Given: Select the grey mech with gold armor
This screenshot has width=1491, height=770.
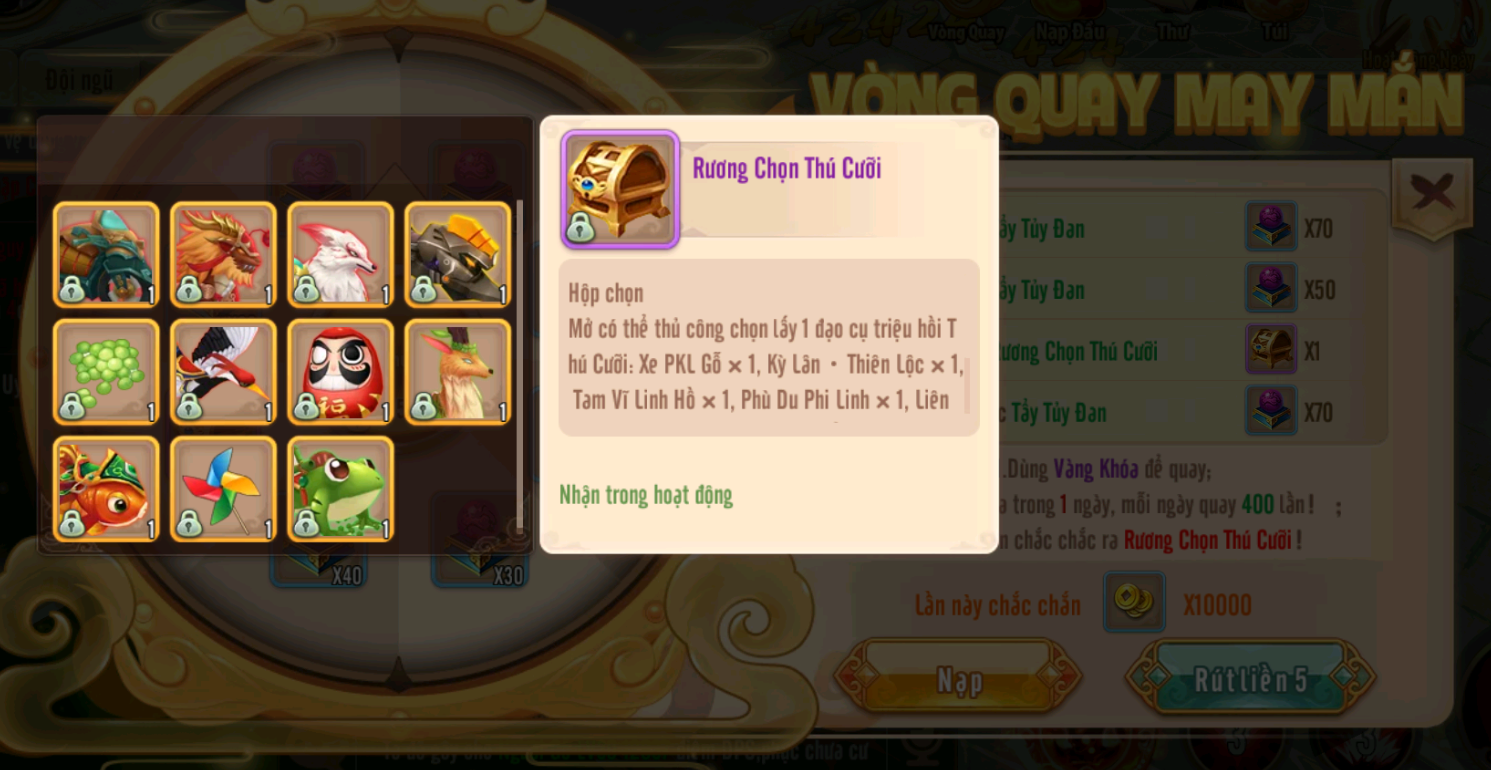Looking at the screenshot, I should coord(458,255).
